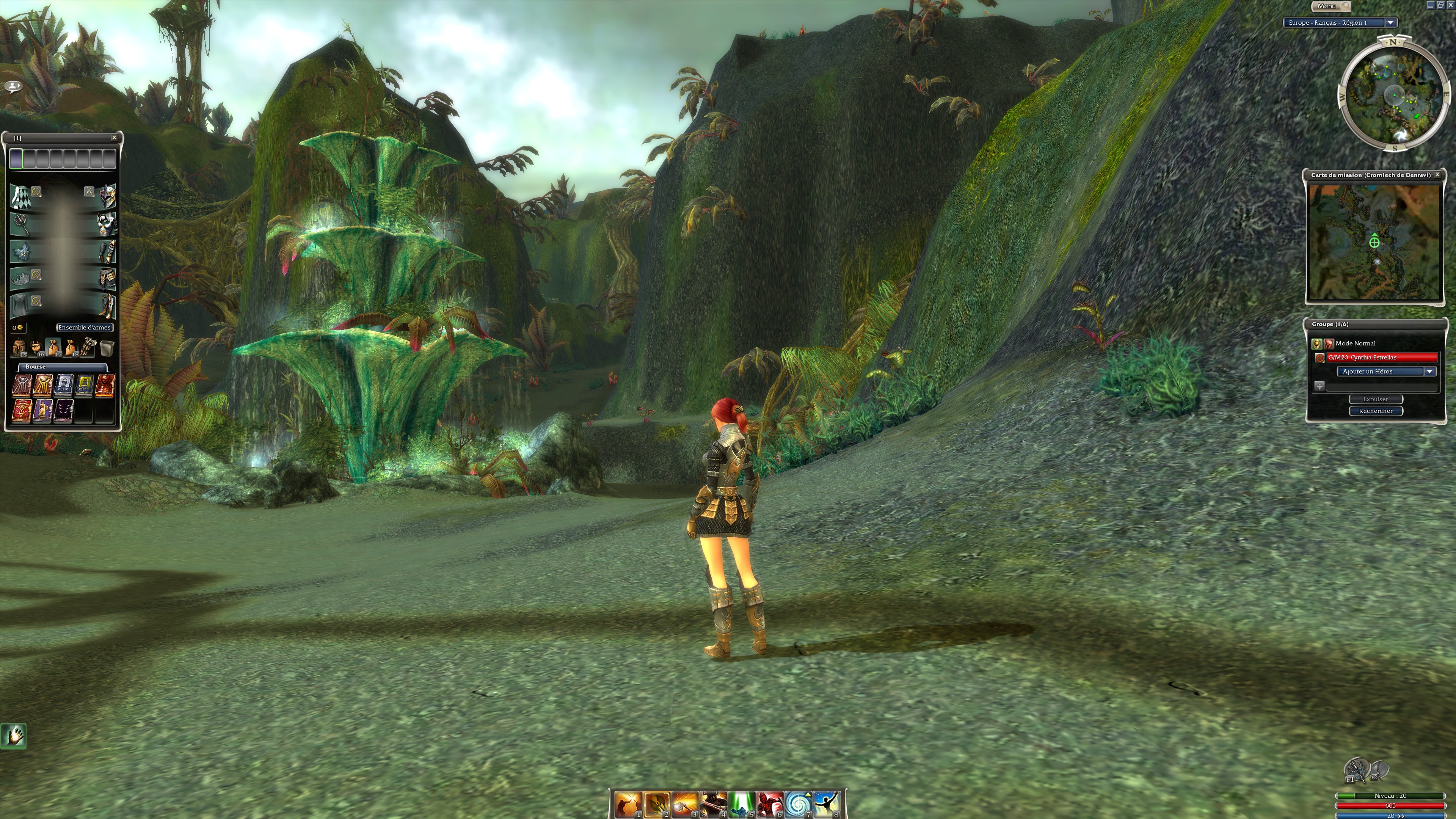Use skill 5 green light spell
The height and width of the screenshot is (819, 1456).
pyautogui.click(x=741, y=804)
